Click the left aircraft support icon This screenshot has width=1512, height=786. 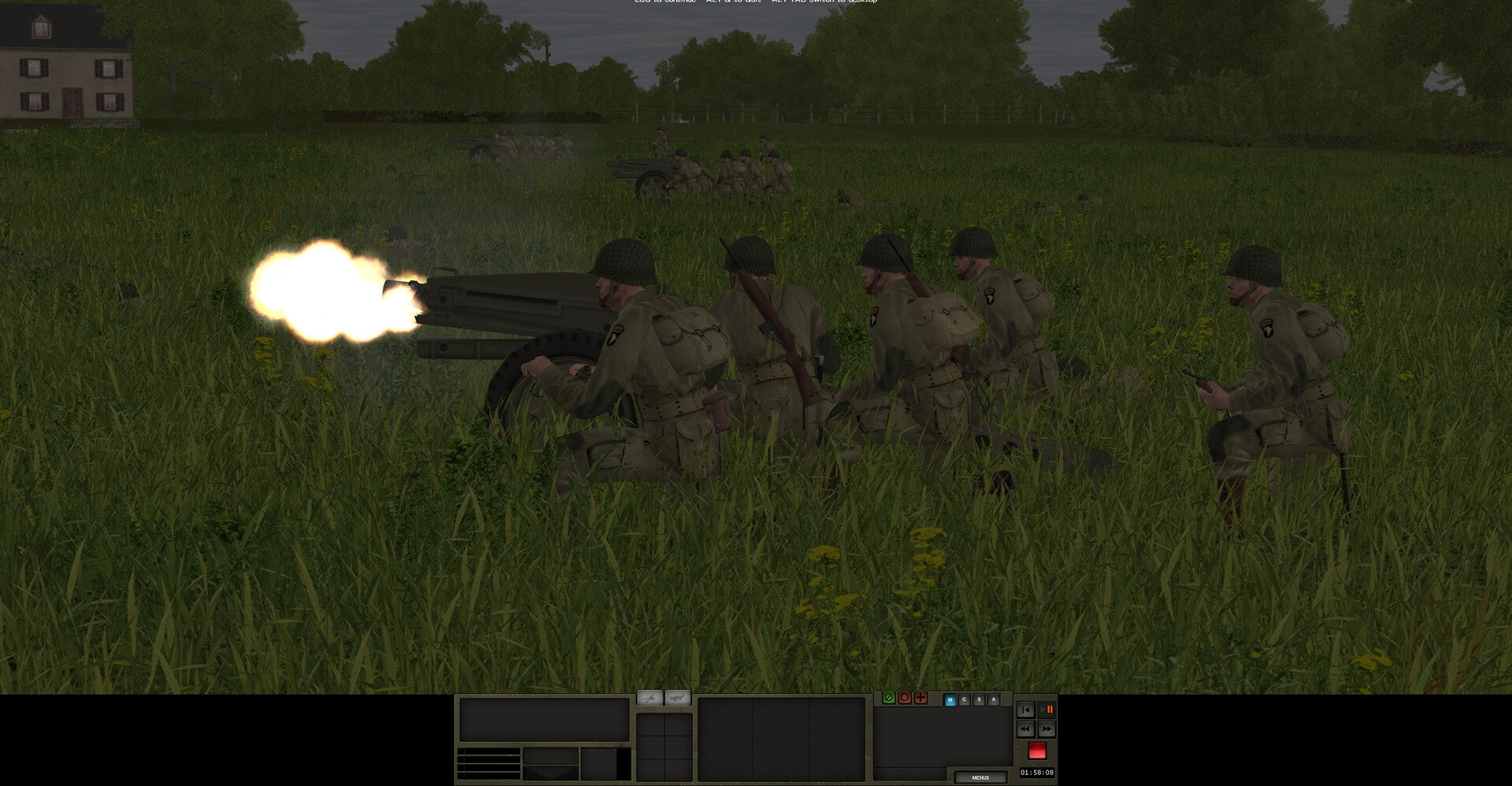pos(649,697)
